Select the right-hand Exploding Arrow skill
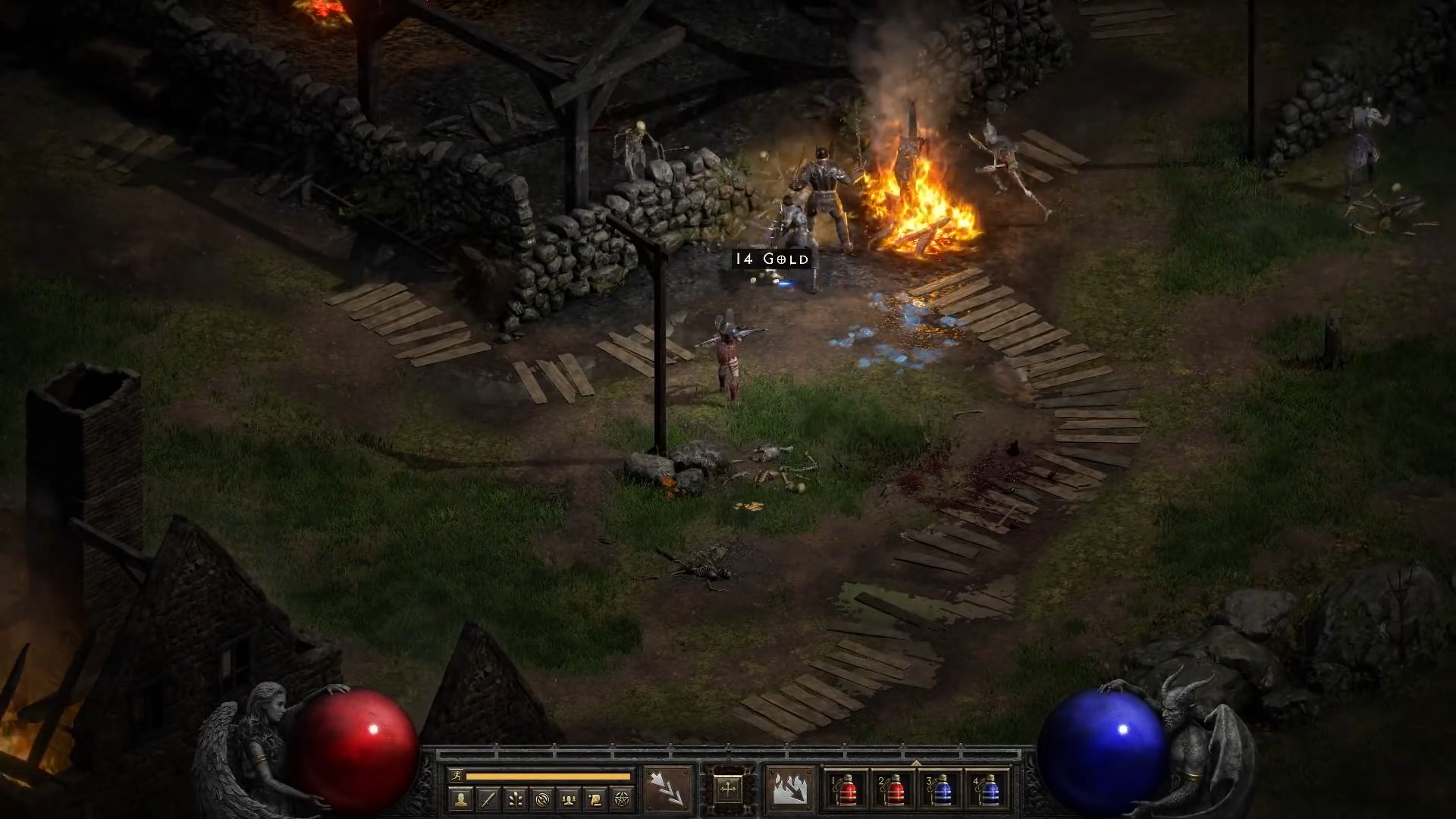 (x=790, y=789)
